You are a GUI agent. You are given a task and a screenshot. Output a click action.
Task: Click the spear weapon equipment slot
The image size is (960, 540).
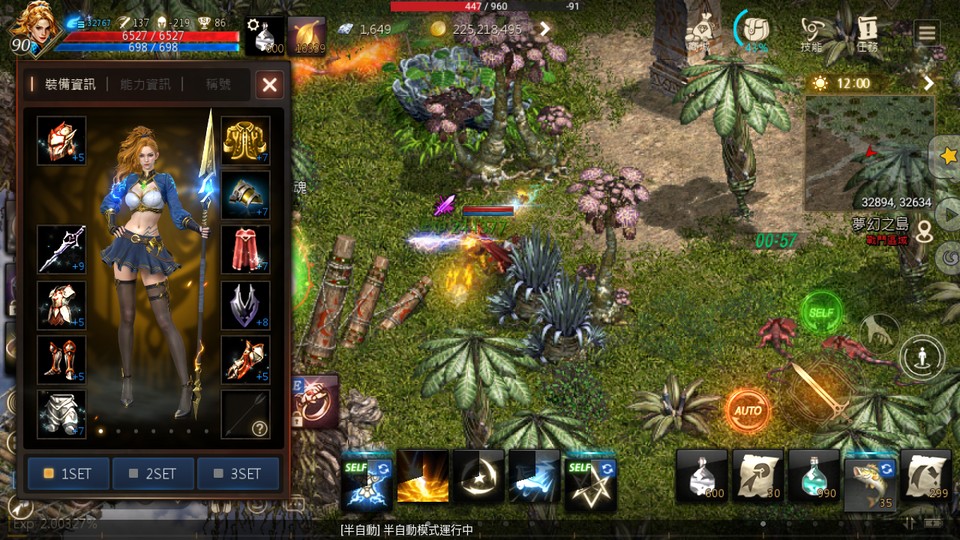pyautogui.click(x=62, y=250)
